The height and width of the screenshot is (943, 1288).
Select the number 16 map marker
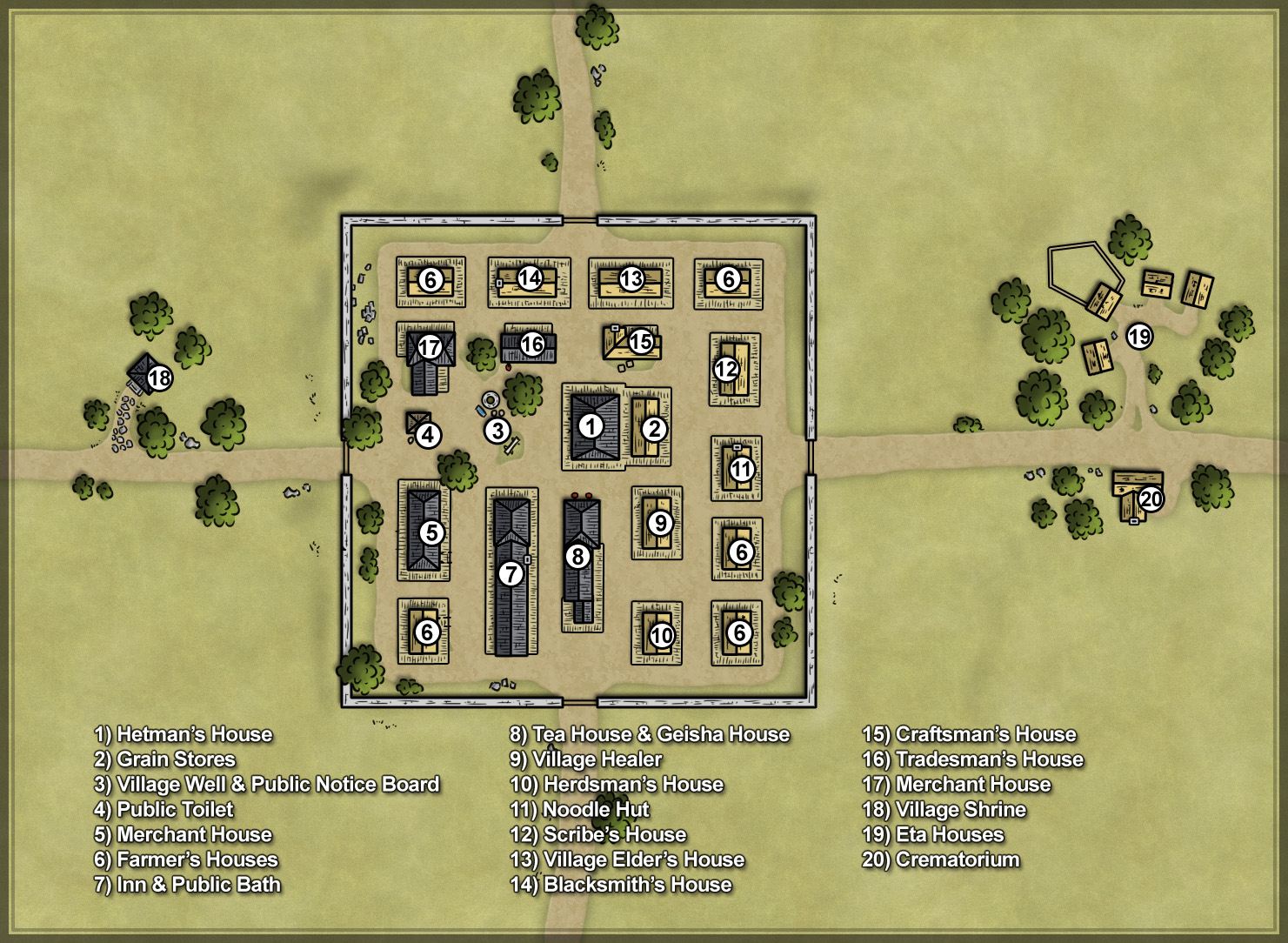pos(531,344)
